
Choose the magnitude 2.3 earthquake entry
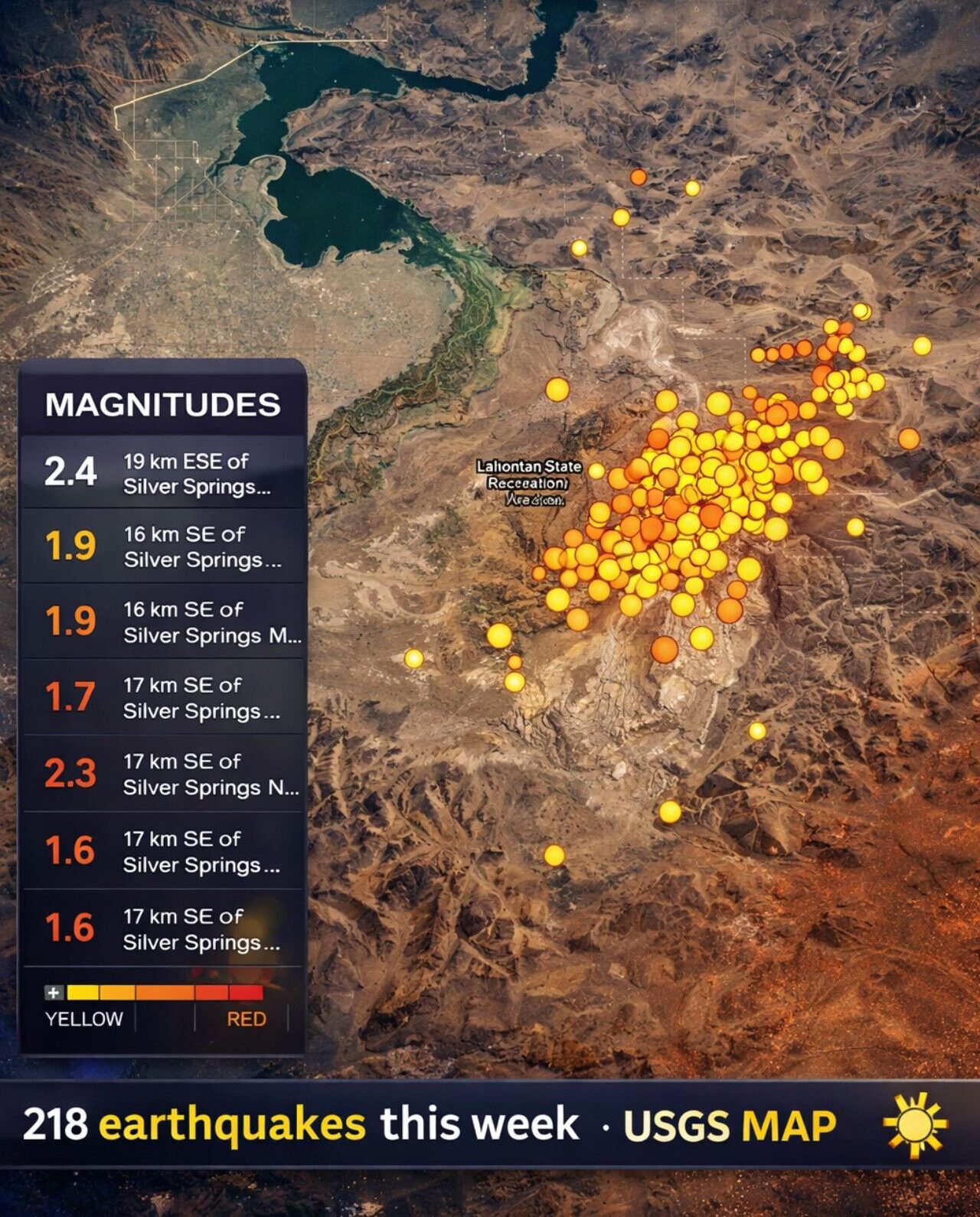pyautogui.click(x=162, y=774)
